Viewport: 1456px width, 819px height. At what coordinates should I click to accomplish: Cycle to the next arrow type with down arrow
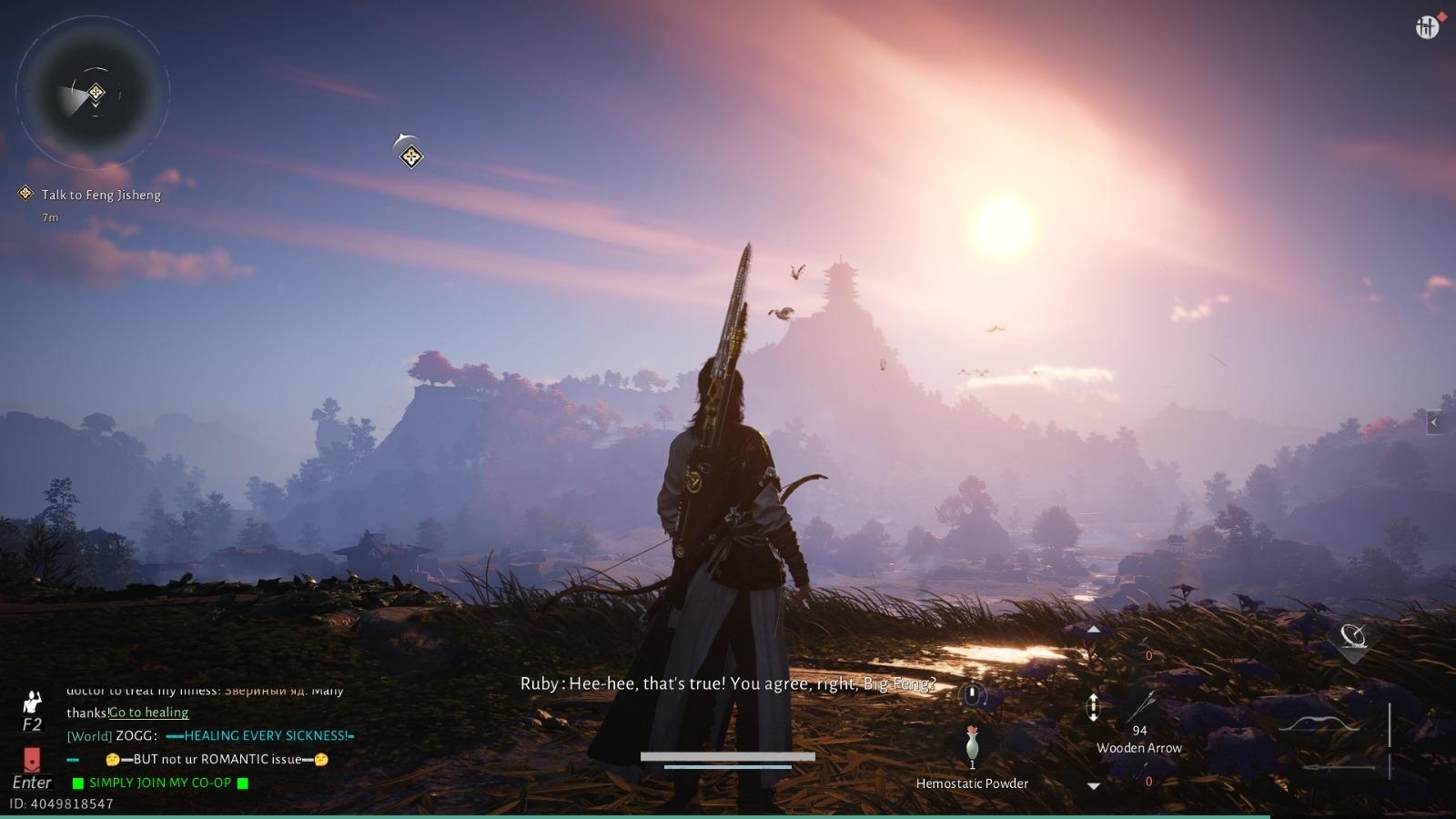1094,785
